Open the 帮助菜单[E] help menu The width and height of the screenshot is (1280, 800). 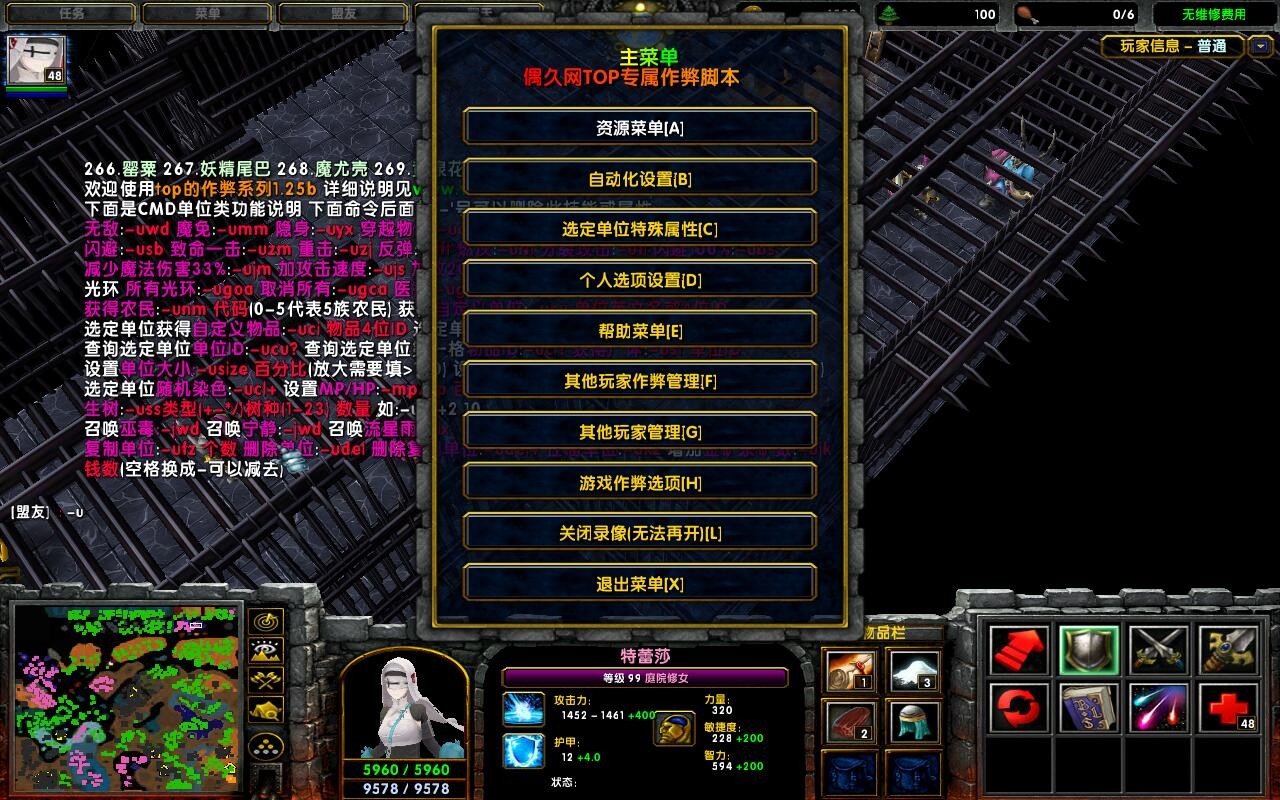[x=640, y=331]
